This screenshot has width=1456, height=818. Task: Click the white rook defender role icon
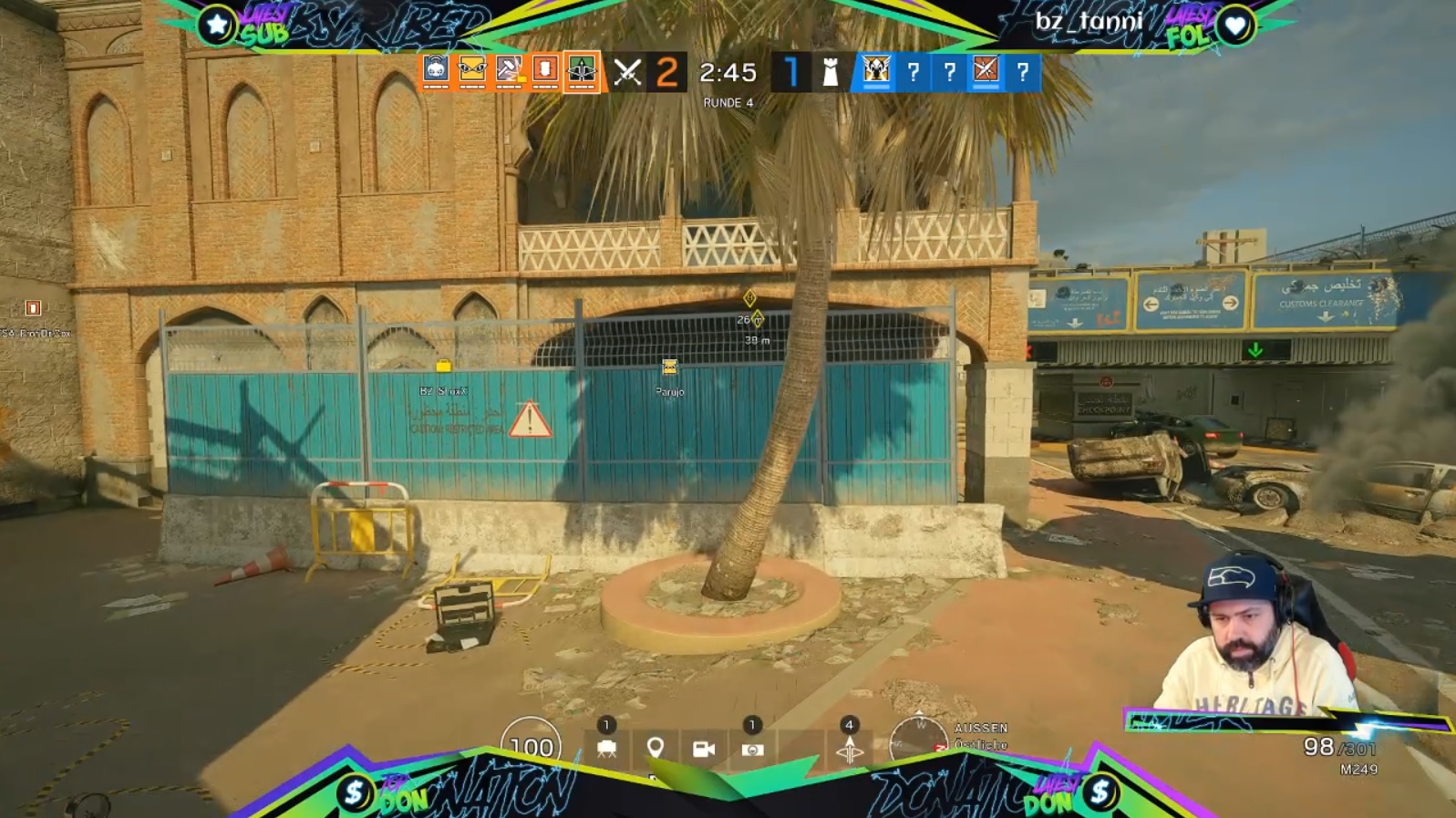click(831, 72)
